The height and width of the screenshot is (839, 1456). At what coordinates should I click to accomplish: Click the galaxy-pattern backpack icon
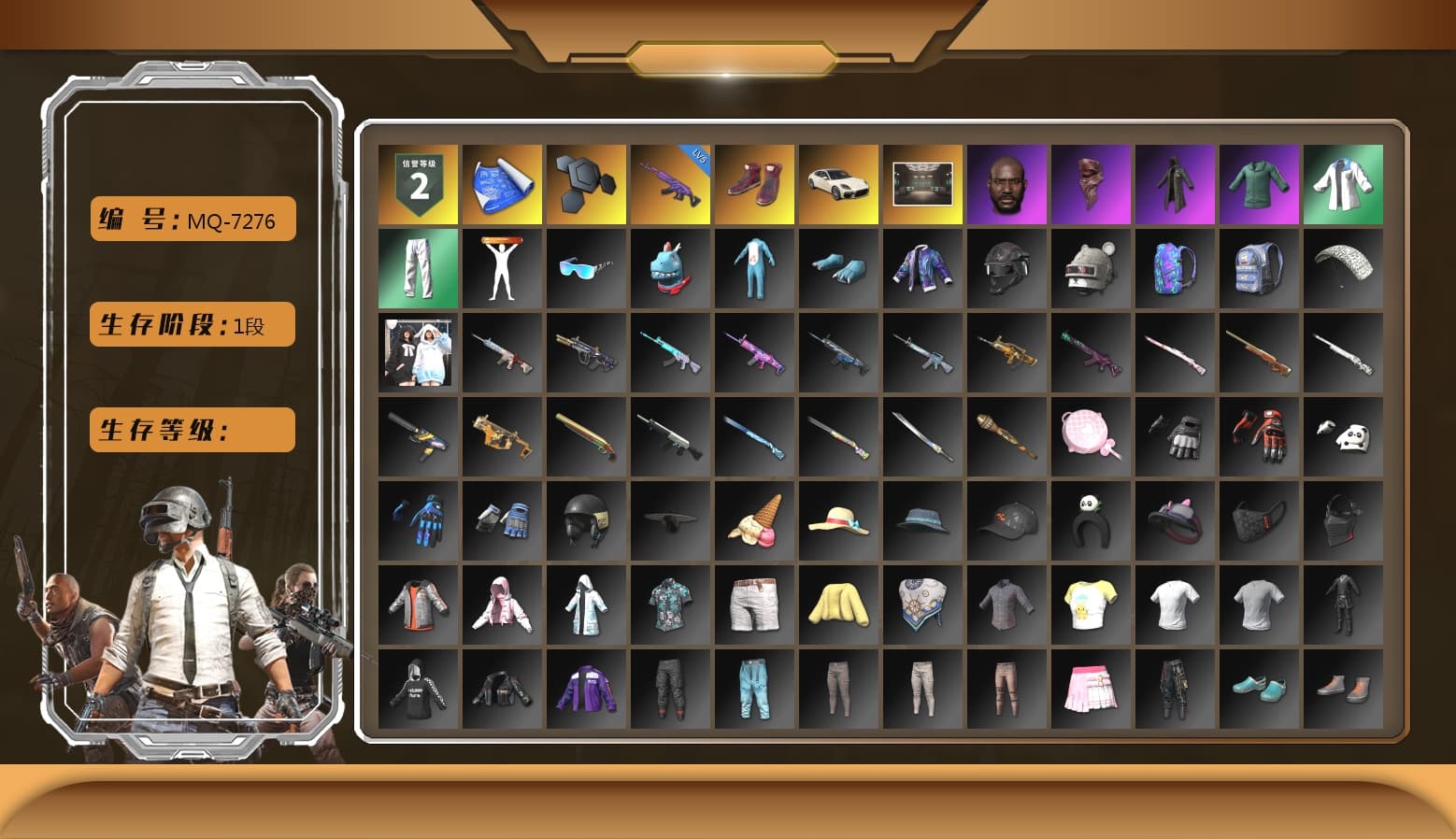pyautogui.click(x=1175, y=268)
